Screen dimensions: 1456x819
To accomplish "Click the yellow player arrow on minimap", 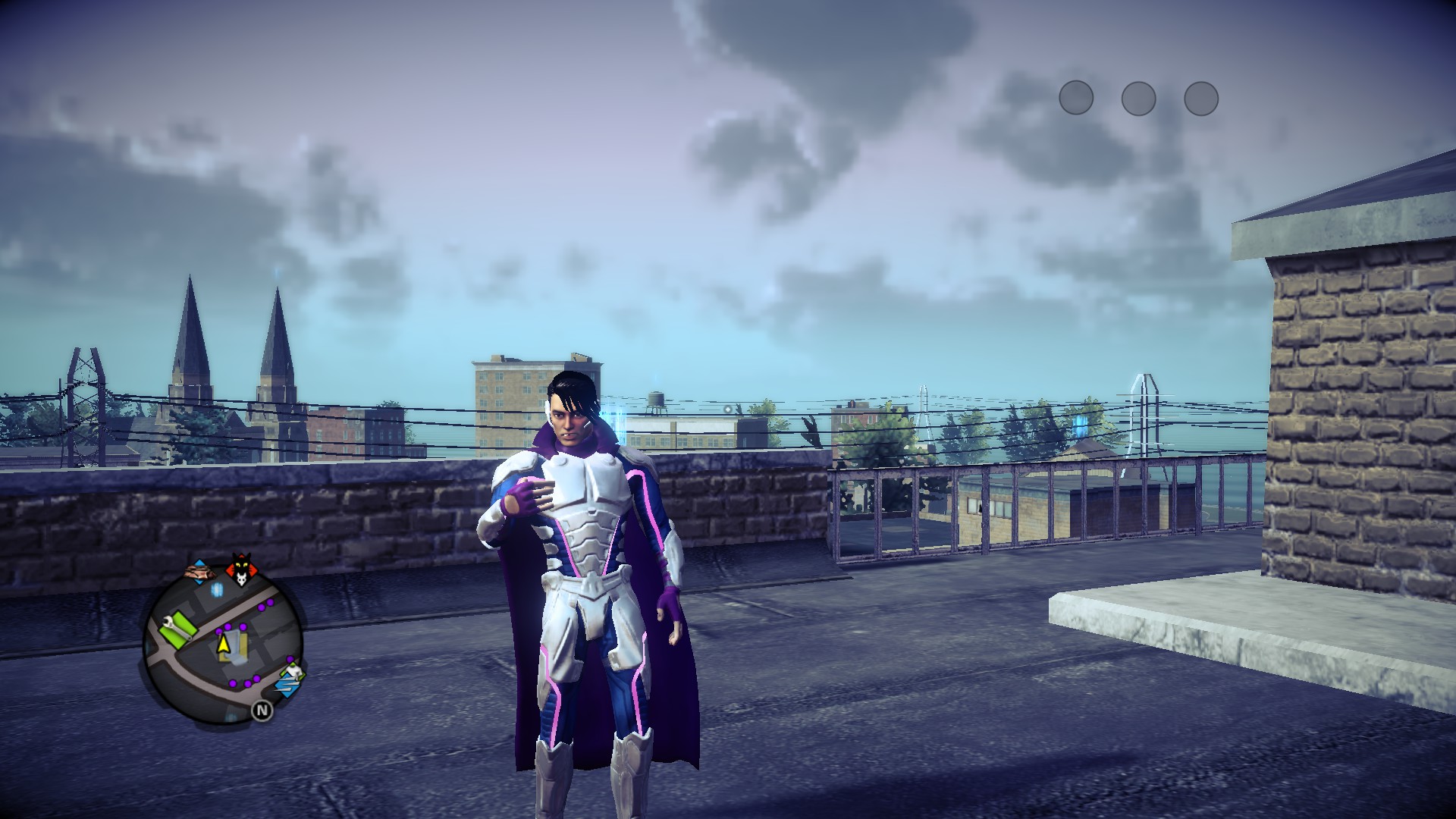I will (224, 644).
